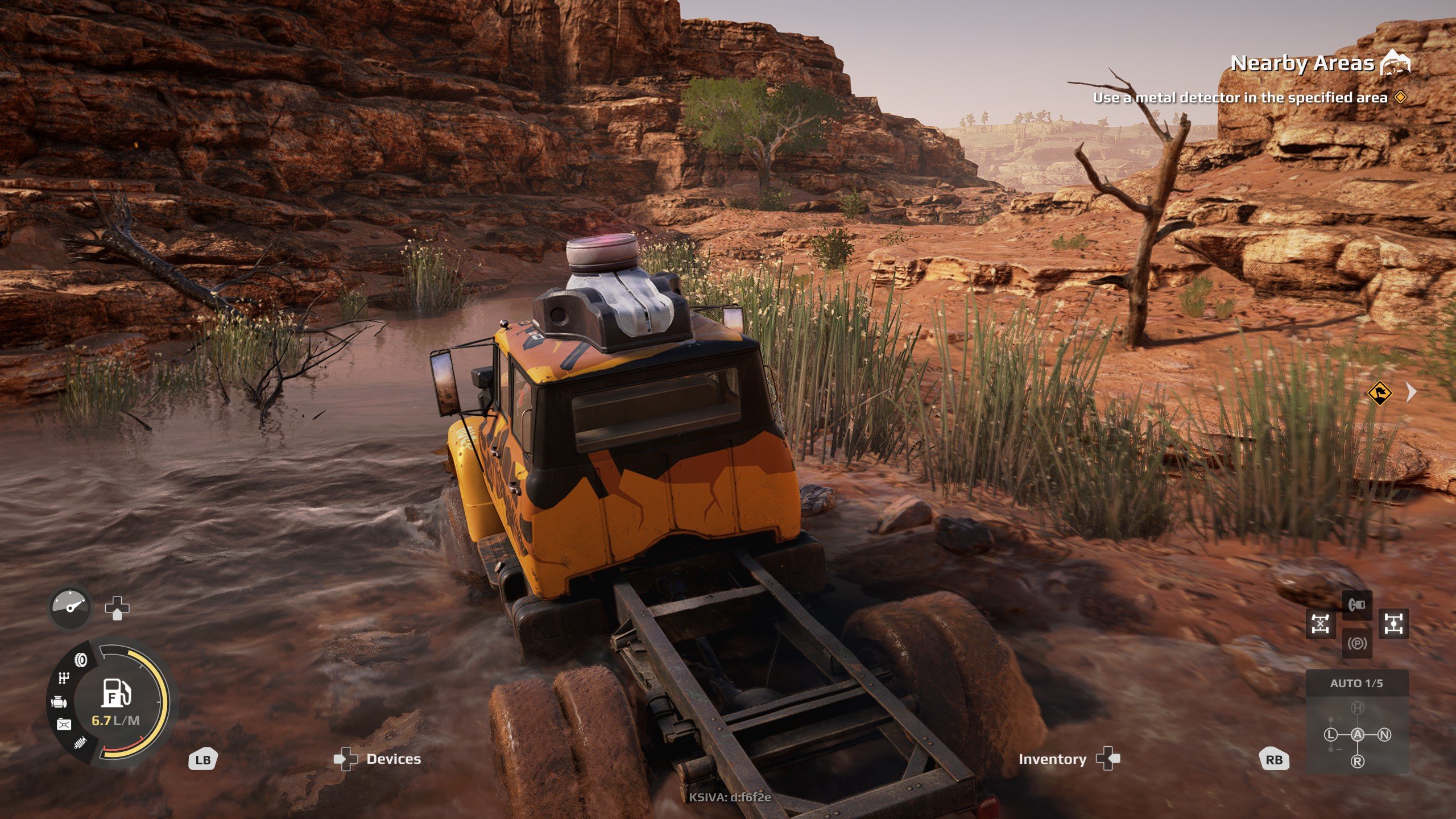
Task: Select Auto gear (A) on shifter
Action: pos(1358,735)
